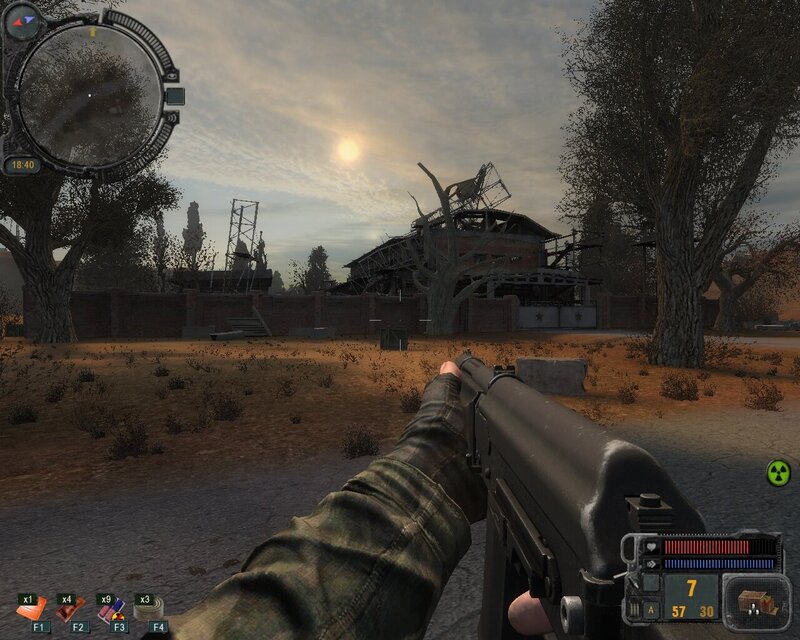The image size is (800, 640).
Task: Use the F2 quick slot item
Action: [x=71, y=609]
